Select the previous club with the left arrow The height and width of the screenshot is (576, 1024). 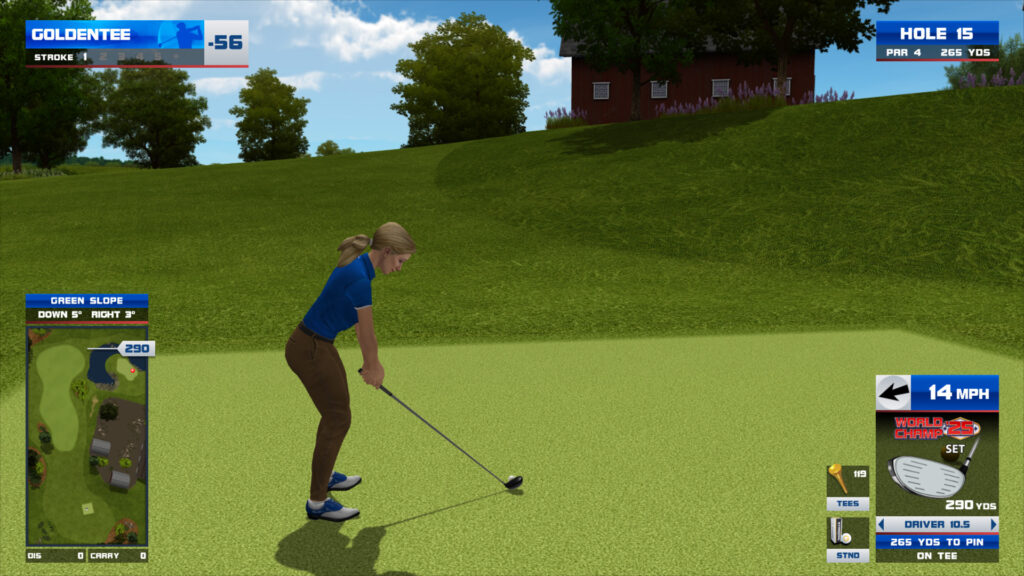(x=882, y=524)
